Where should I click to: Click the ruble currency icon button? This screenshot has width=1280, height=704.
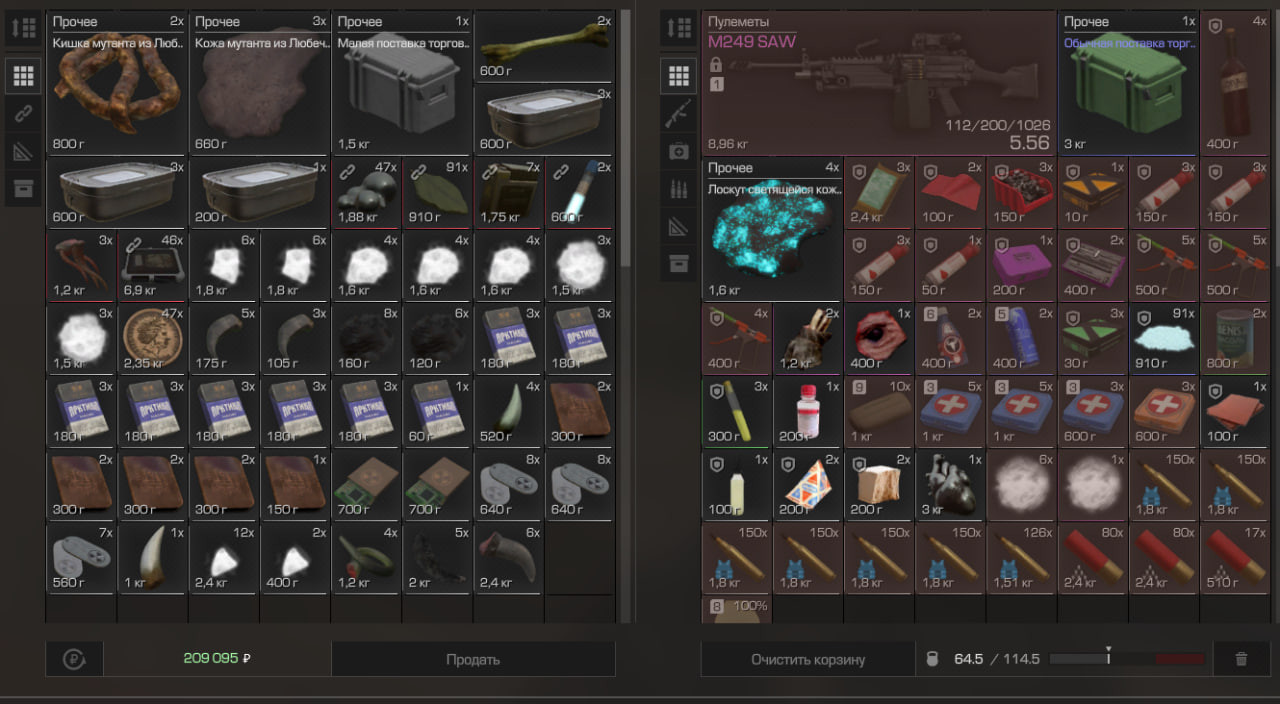[x=73, y=659]
